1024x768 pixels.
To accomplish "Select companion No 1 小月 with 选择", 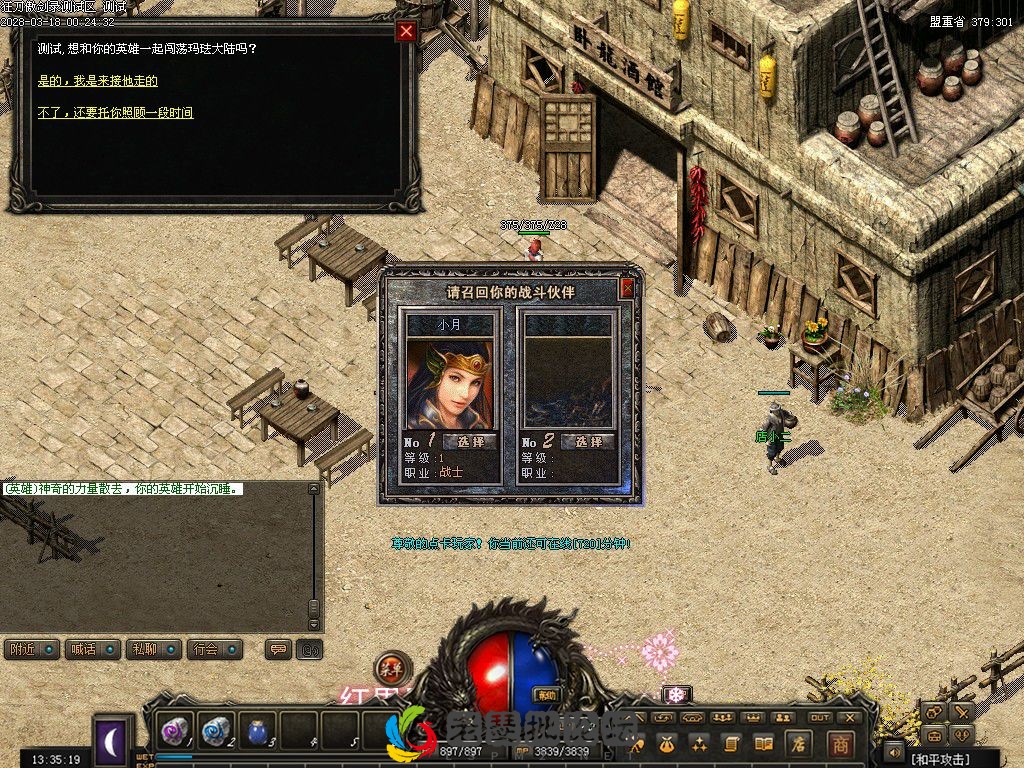I will (x=469, y=442).
